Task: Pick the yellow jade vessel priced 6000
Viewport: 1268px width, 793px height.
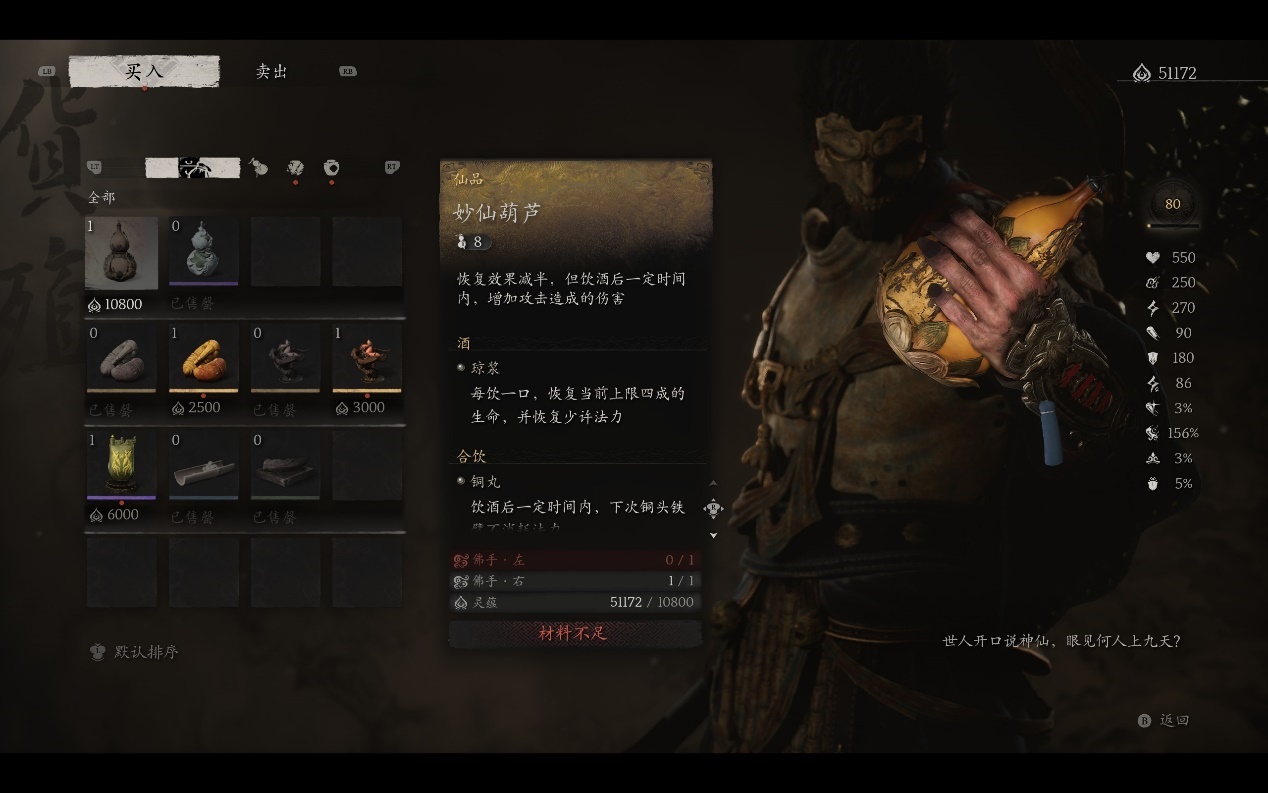Action: pyautogui.click(x=121, y=466)
